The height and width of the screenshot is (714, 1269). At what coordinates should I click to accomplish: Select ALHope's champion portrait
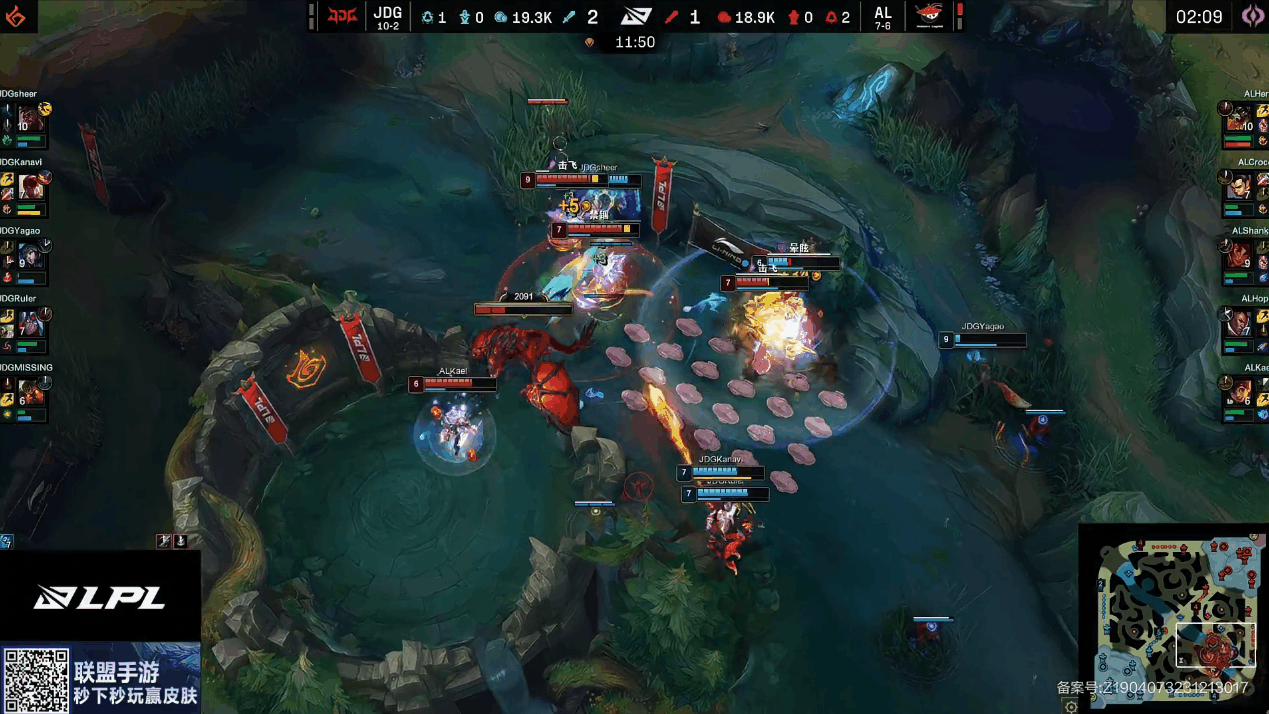point(1240,324)
